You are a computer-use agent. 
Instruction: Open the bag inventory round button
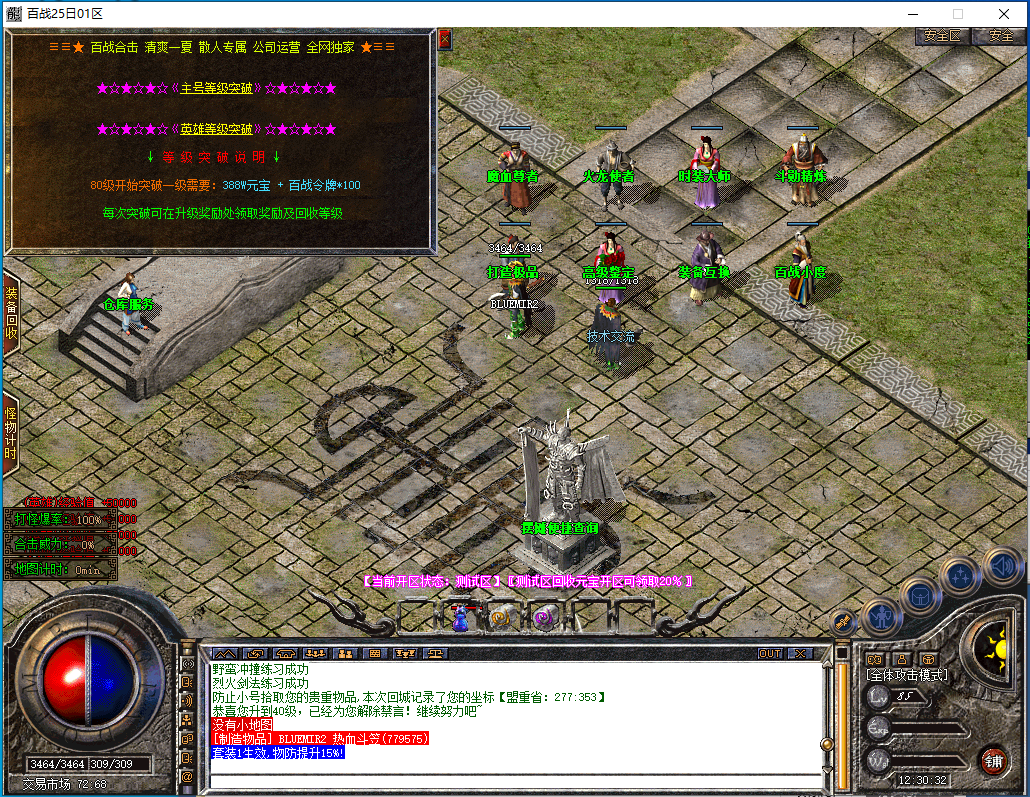pos(919,596)
